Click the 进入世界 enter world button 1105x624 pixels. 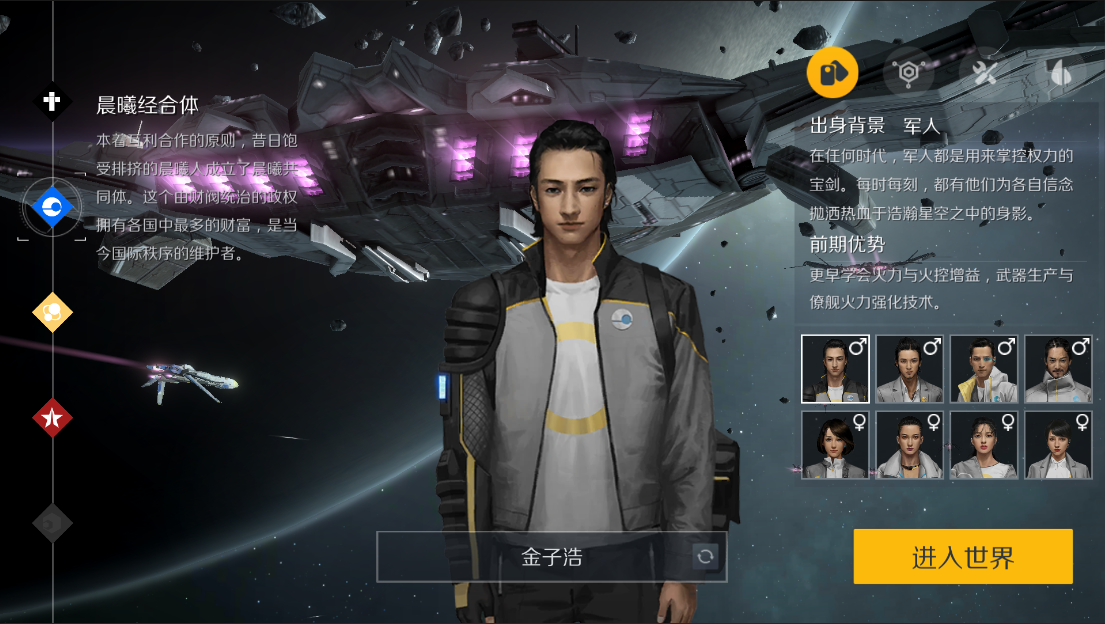pos(962,557)
